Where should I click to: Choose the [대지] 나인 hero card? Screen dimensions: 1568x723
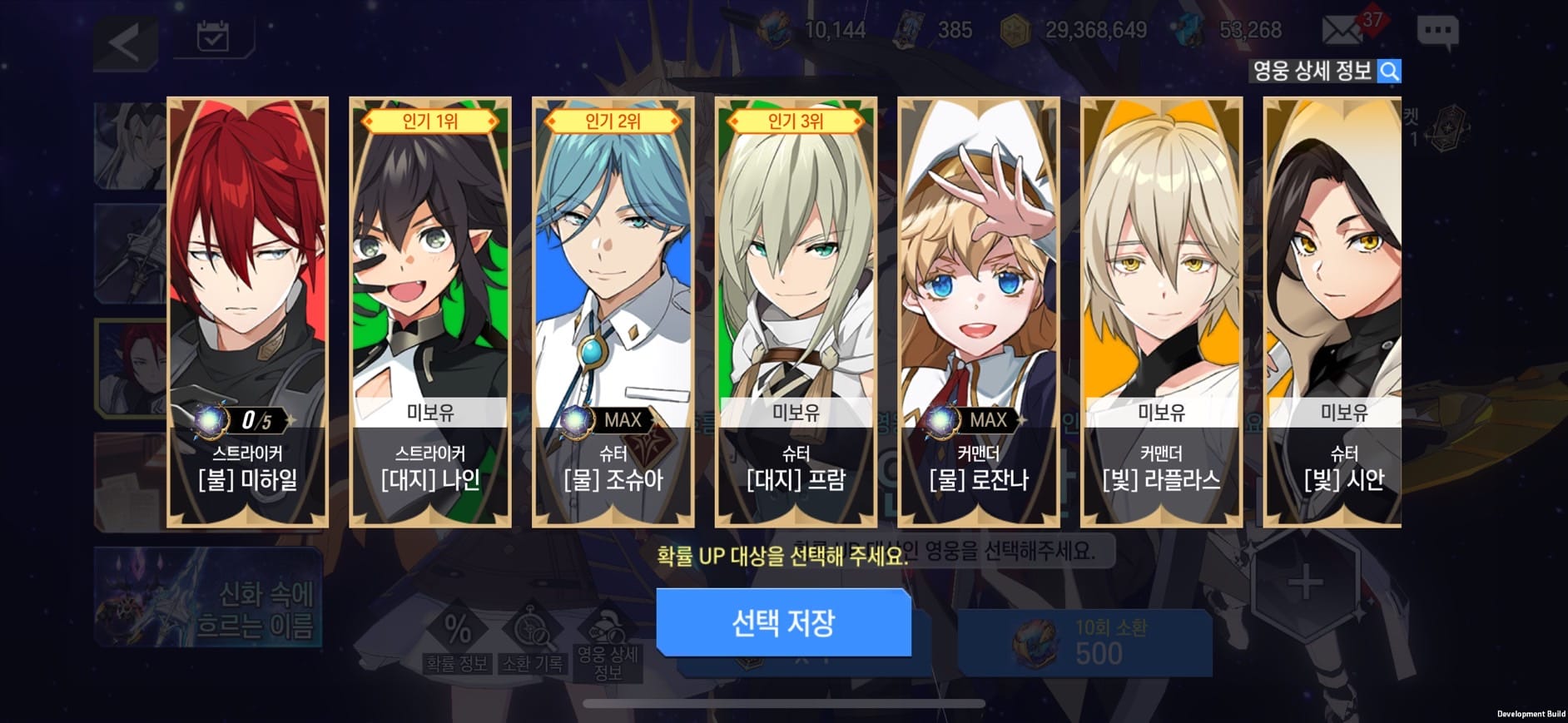430,312
